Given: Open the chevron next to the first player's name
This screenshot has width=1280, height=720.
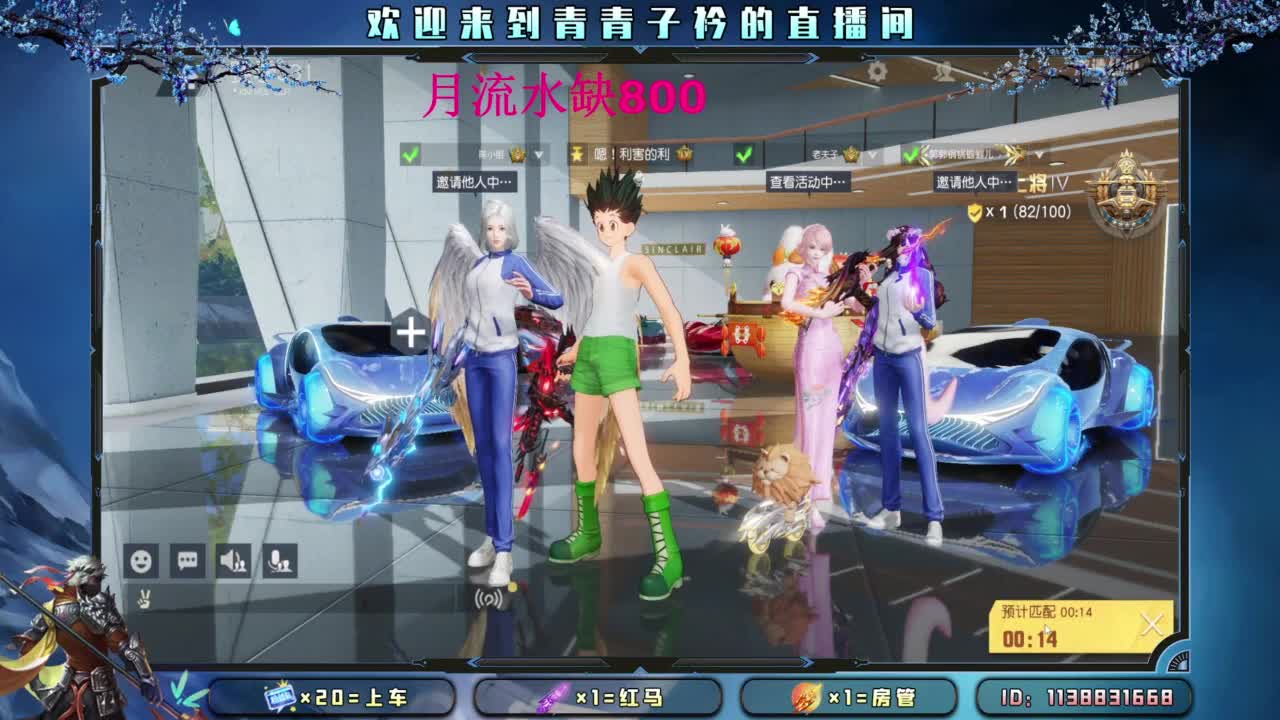Looking at the screenshot, I should [538, 153].
